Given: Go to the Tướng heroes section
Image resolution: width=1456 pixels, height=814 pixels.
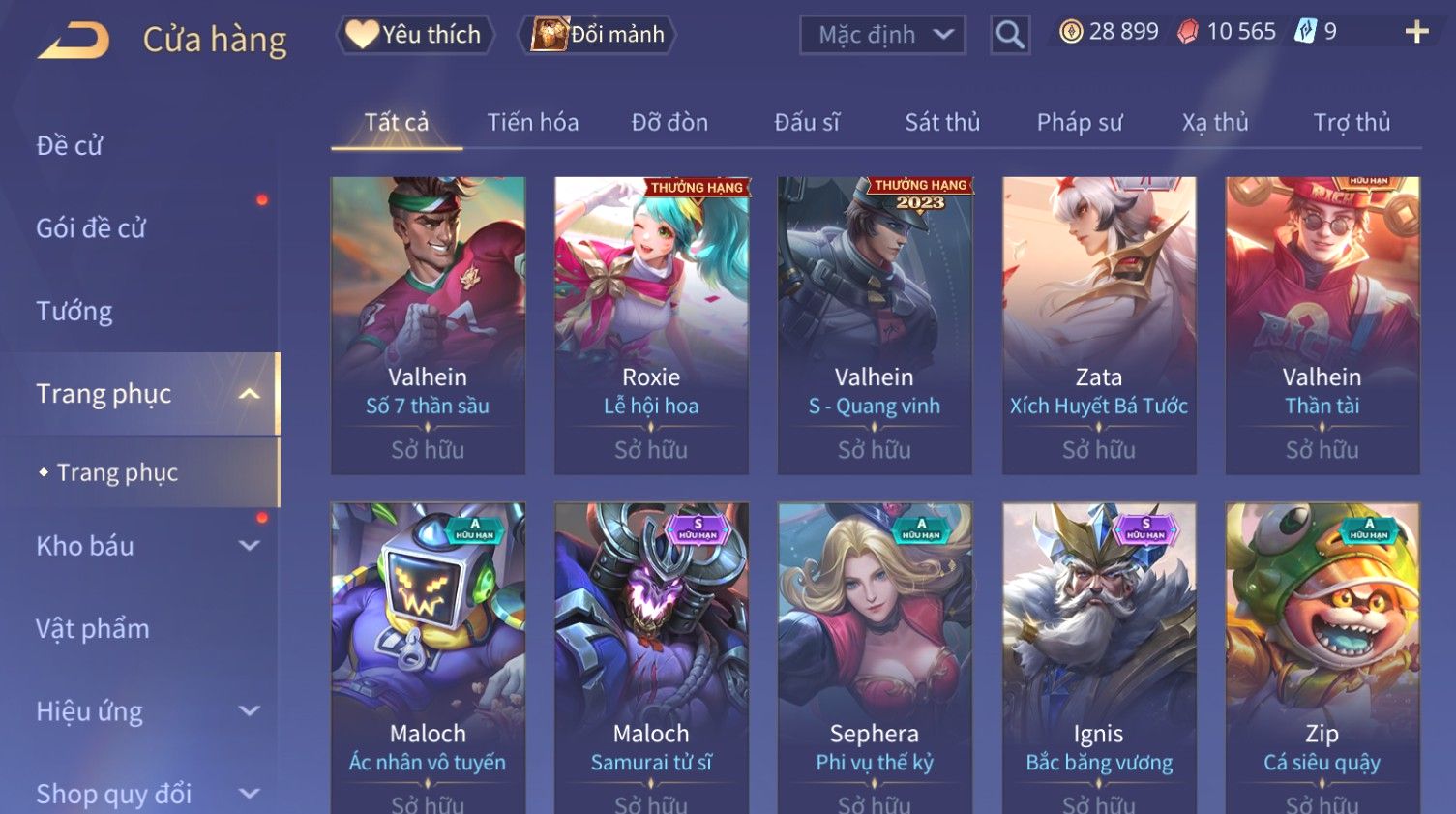Looking at the screenshot, I should (74, 312).
